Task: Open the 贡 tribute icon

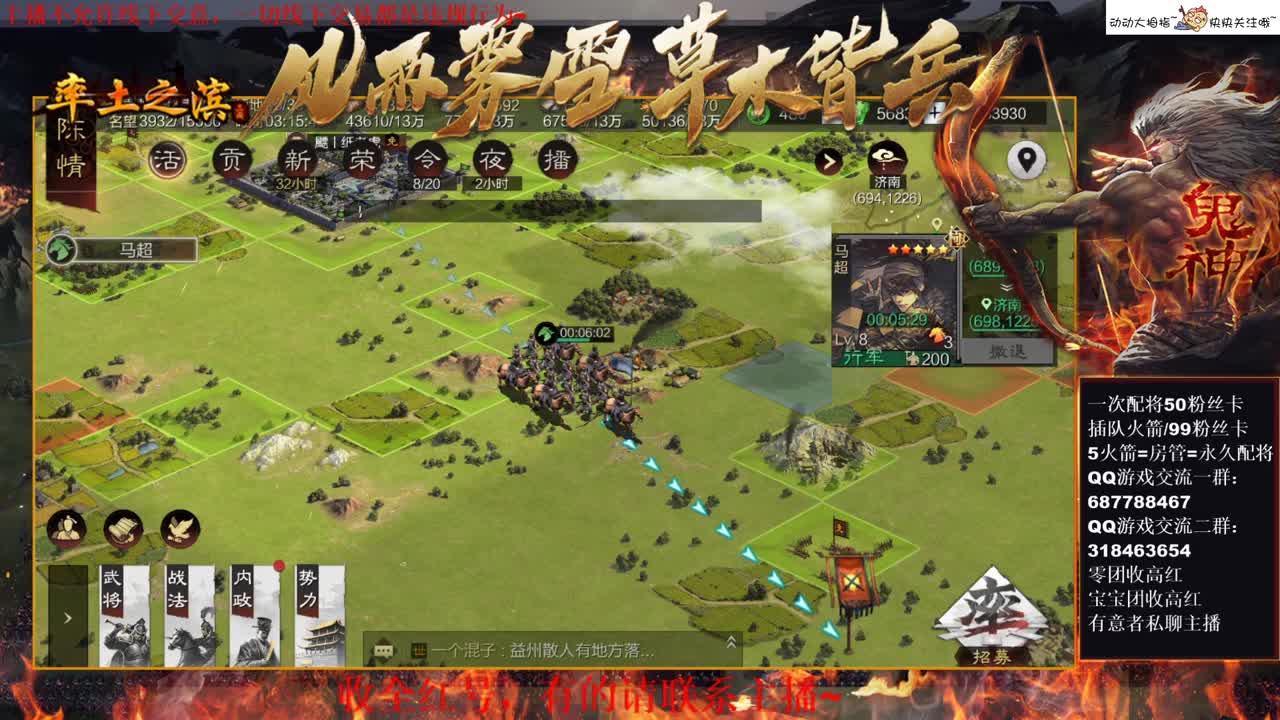Action: pyautogui.click(x=232, y=158)
